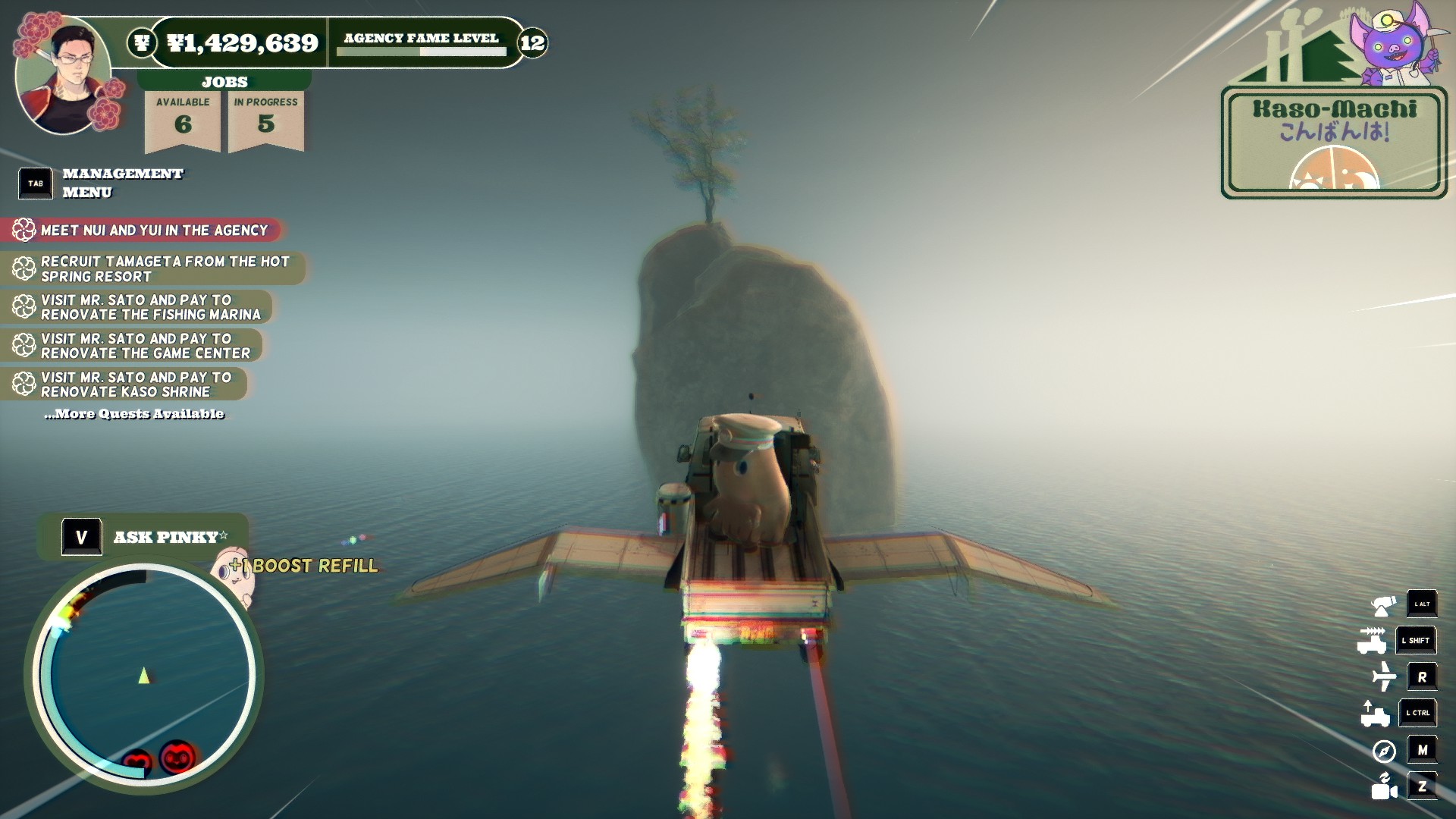This screenshot has height=819, width=1456.
Task: Click the player character portrait
Action: pyautogui.click(x=62, y=76)
